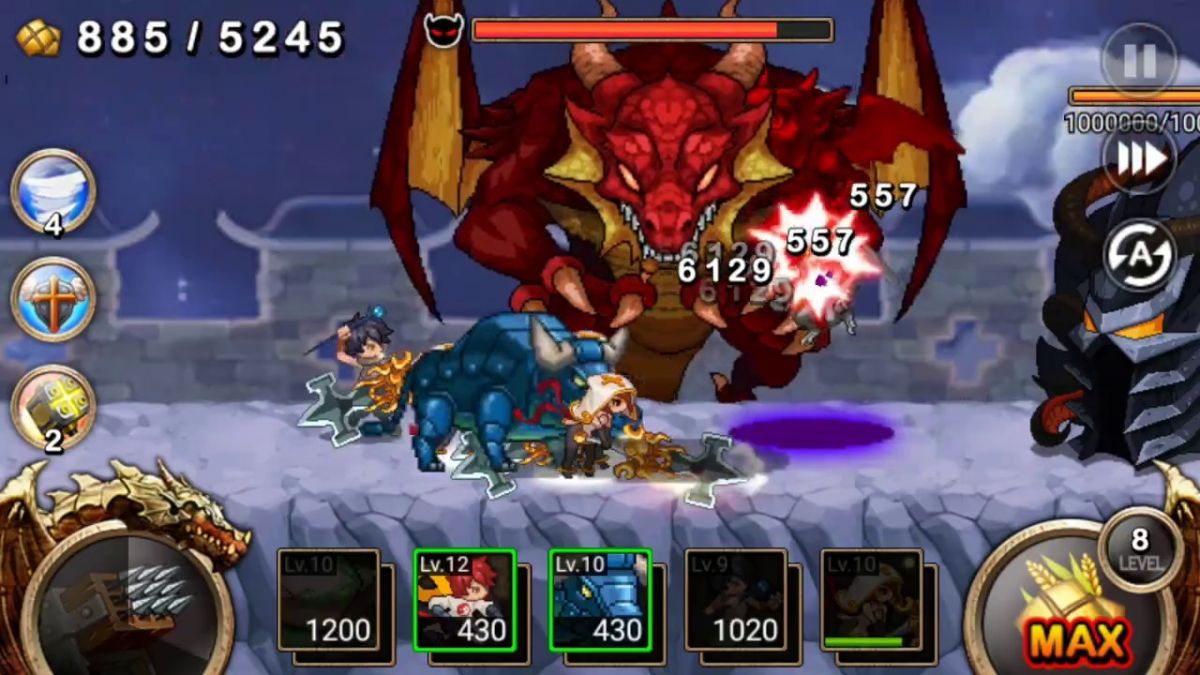
Task: Select the Lv.10 blonde hooded unit card
Action: 872,600
